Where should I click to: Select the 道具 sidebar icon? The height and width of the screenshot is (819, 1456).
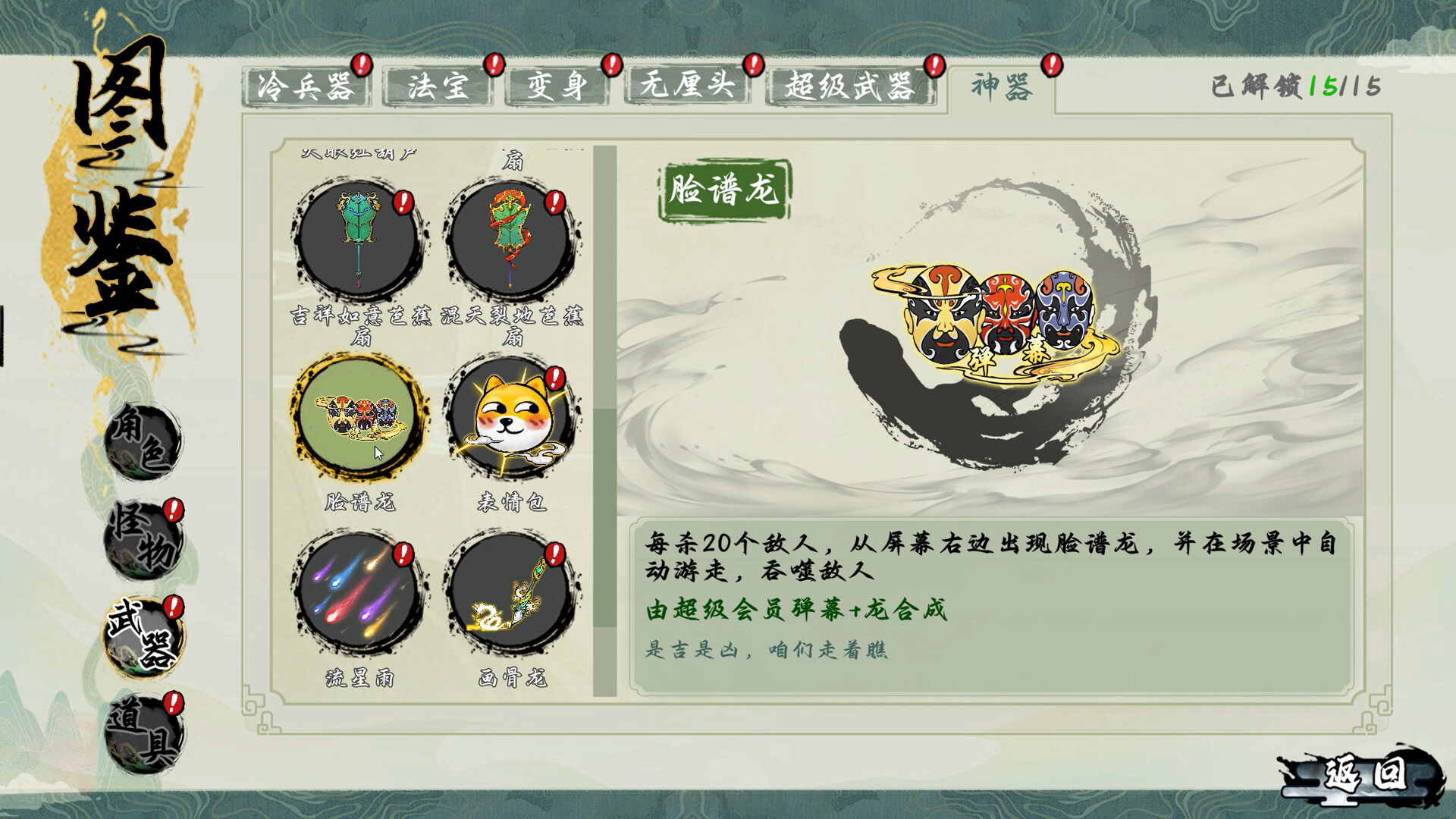(144, 728)
